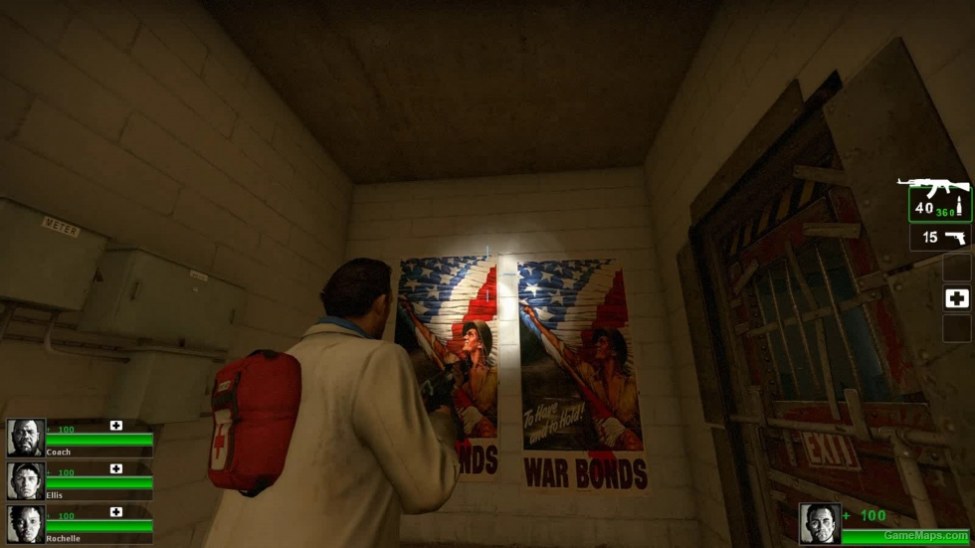This screenshot has width=975, height=548.
Task: Click your own survivor portrait
Action: 819,523
